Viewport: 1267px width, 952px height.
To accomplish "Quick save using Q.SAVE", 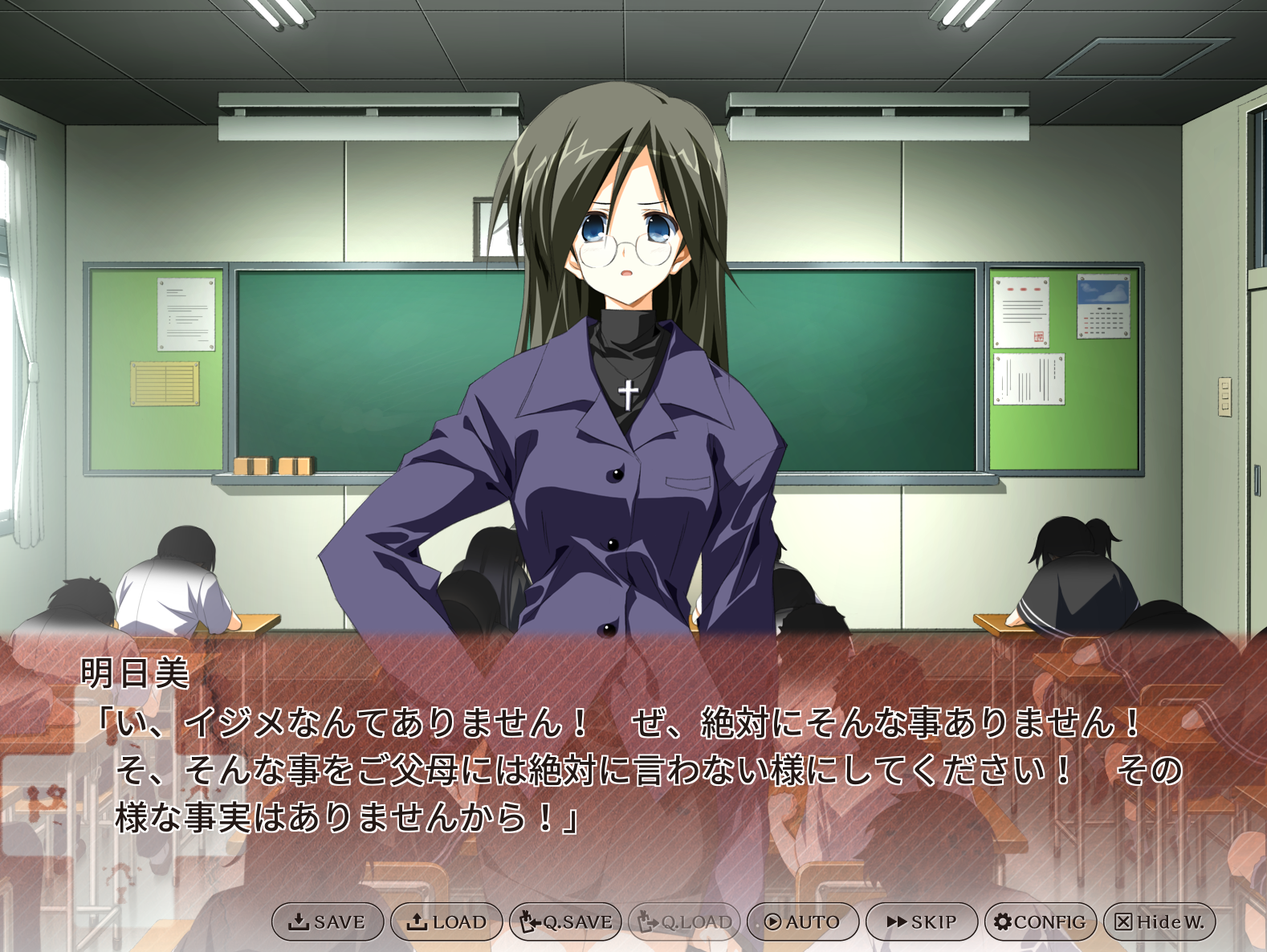I will pyautogui.click(x=565, y=921).
